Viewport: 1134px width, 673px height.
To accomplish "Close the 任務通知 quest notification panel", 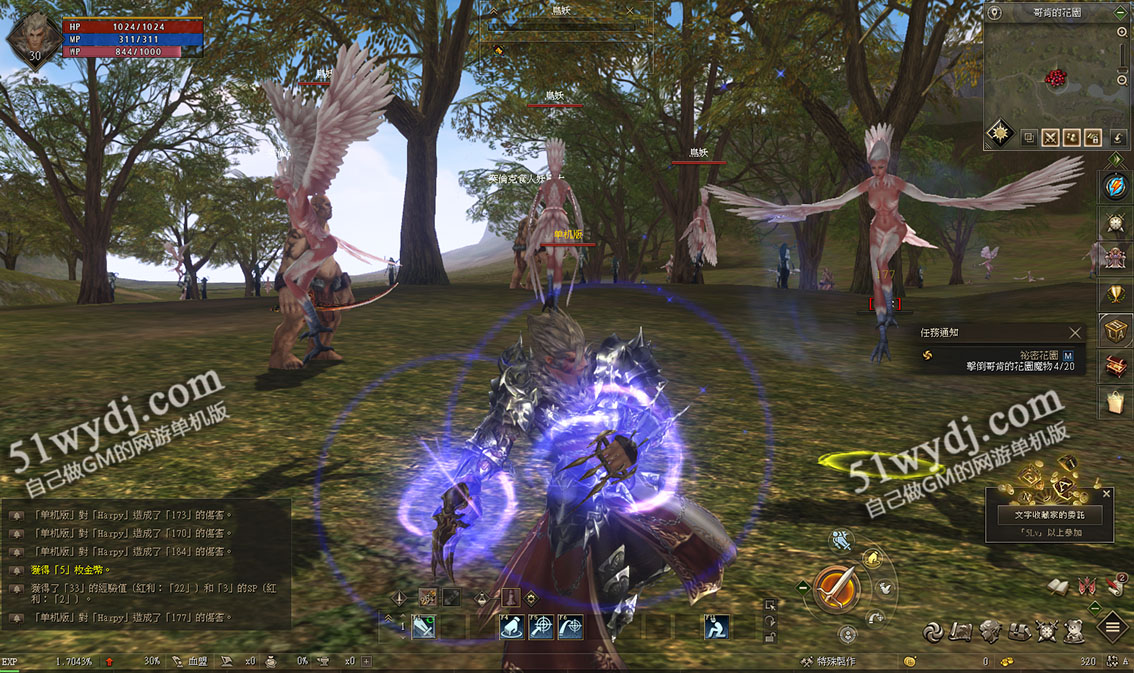I will [x=1075, y=333].
